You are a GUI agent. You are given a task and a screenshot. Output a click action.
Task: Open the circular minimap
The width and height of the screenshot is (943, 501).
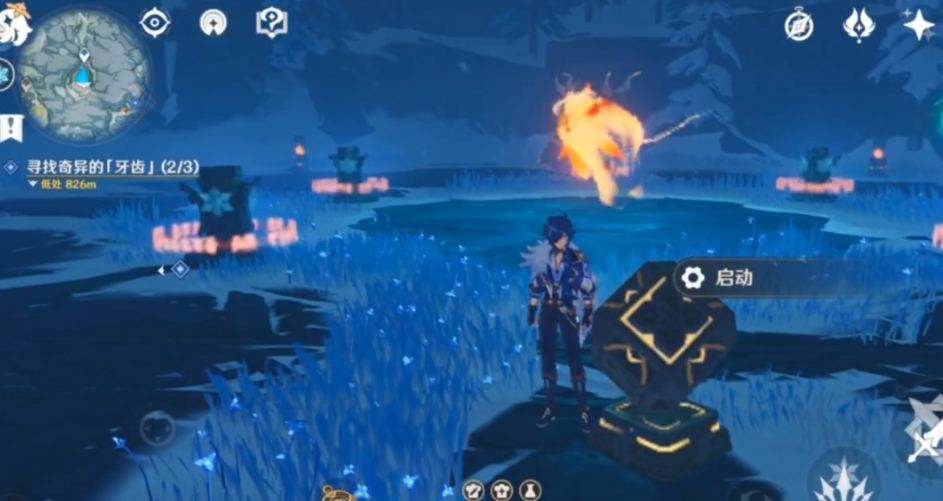click(83, 74)
